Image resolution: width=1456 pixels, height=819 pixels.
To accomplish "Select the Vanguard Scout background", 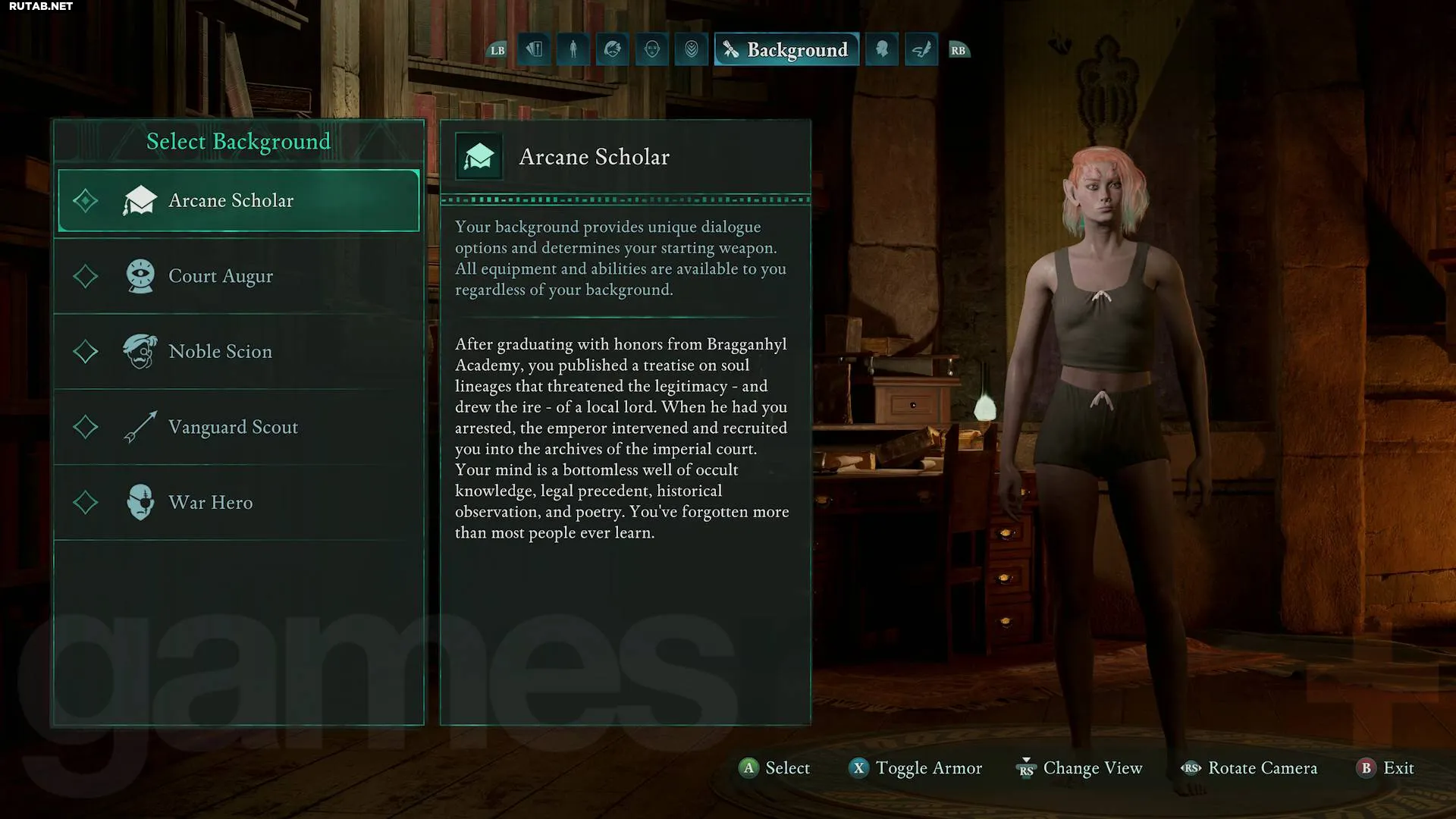I will coord(238,427).
